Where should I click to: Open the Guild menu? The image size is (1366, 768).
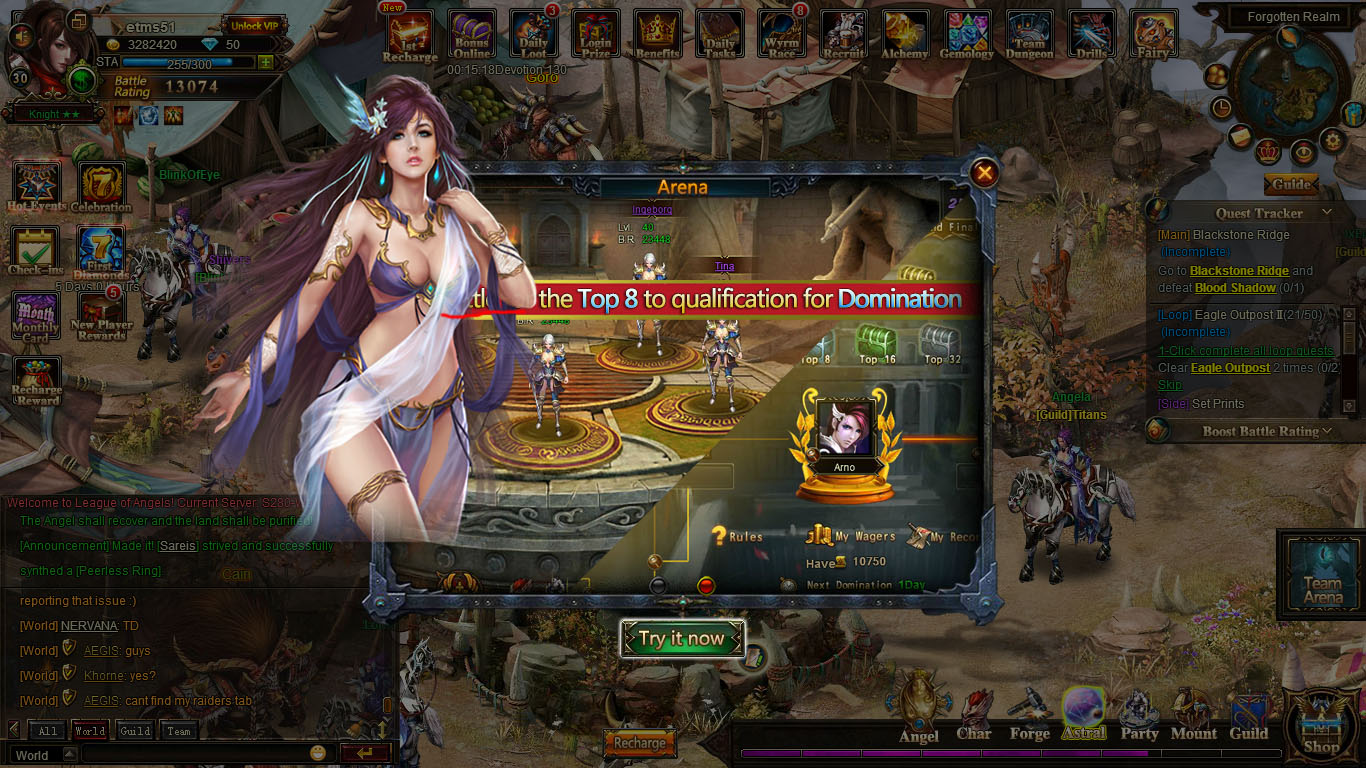(1248, 718)
